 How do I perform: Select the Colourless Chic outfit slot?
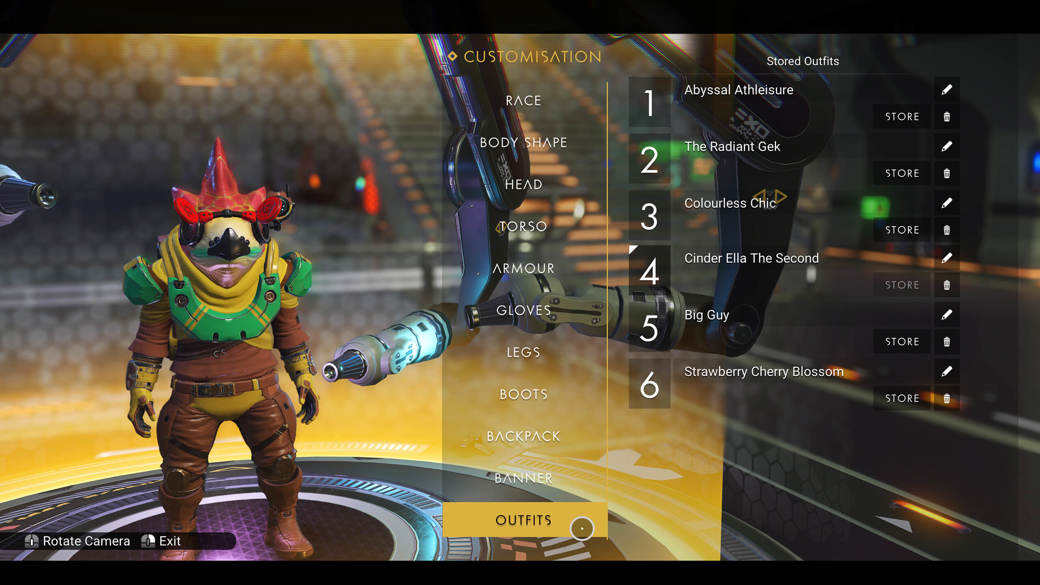tap(730, 203)
